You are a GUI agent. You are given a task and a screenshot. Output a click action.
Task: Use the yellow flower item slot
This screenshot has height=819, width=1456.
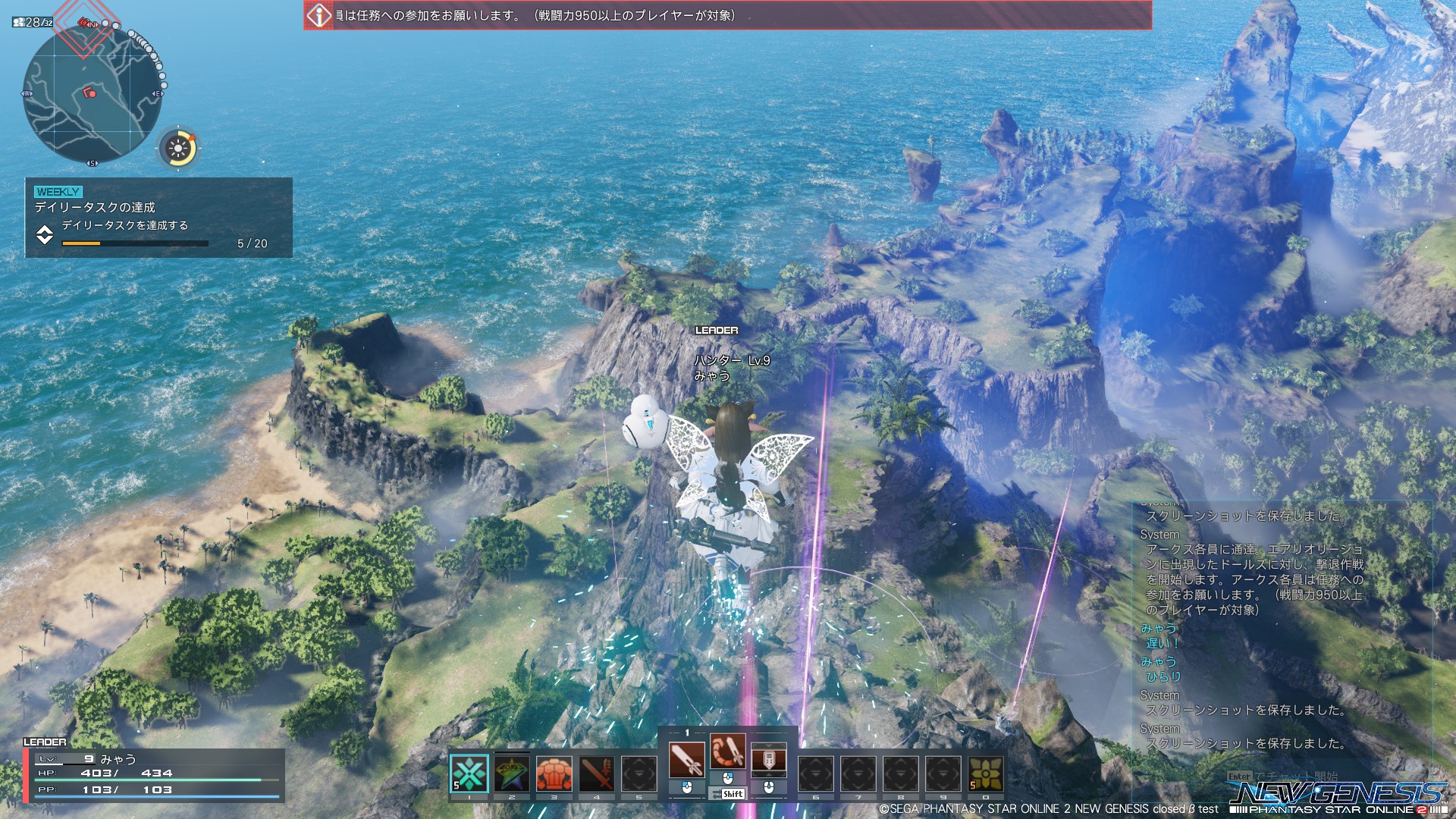point(985,774)
